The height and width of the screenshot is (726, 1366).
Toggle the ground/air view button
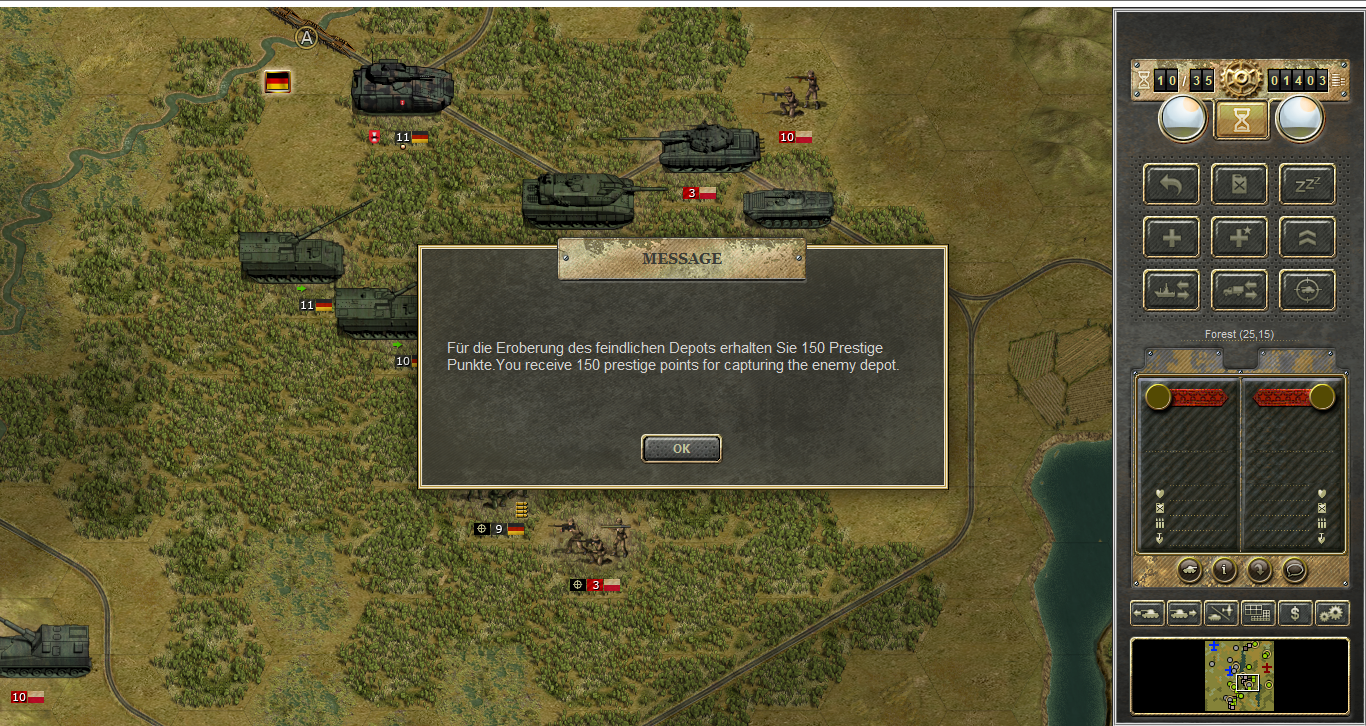click(1221, 613)
